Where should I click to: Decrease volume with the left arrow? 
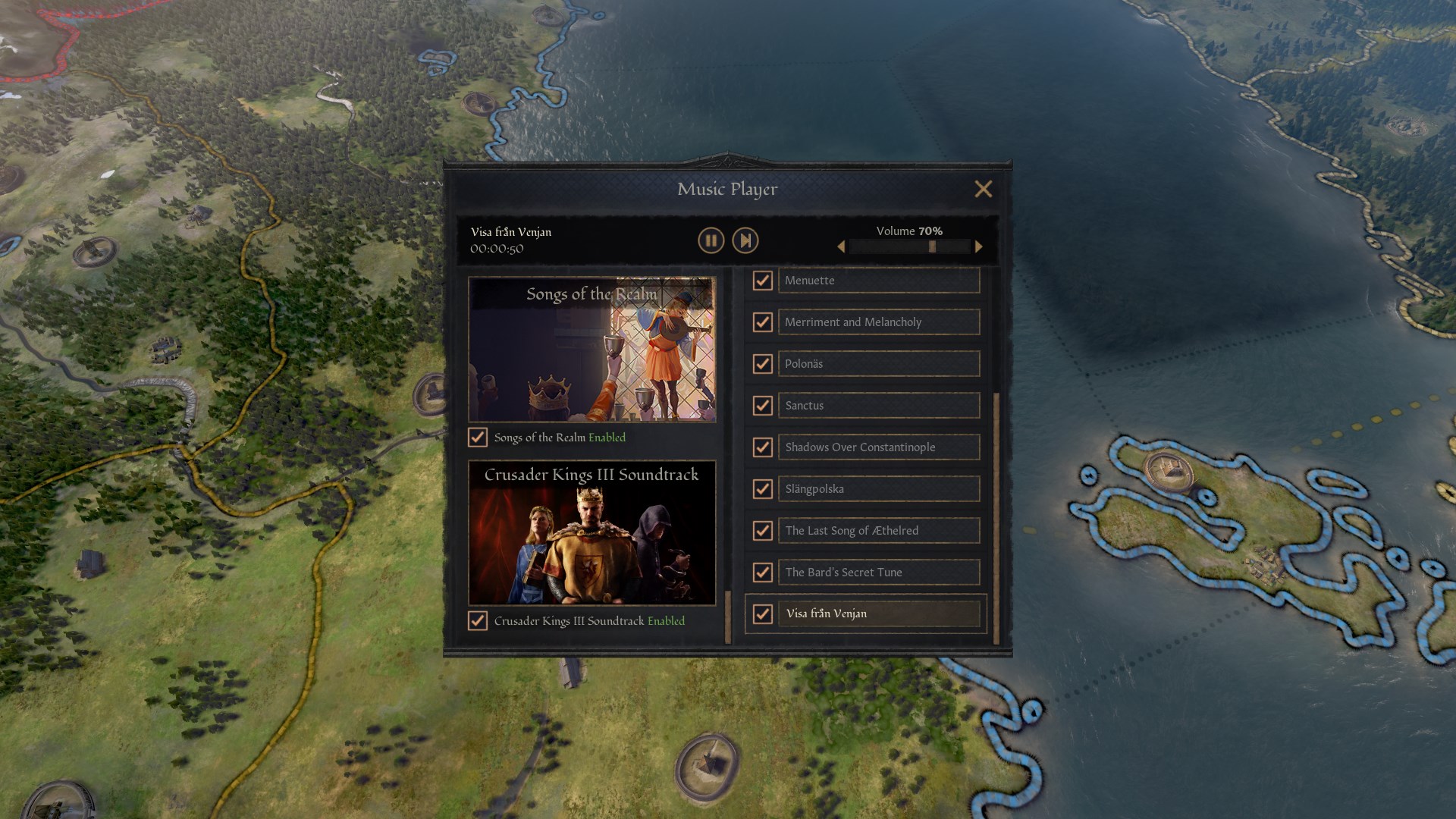coord(841,246)
